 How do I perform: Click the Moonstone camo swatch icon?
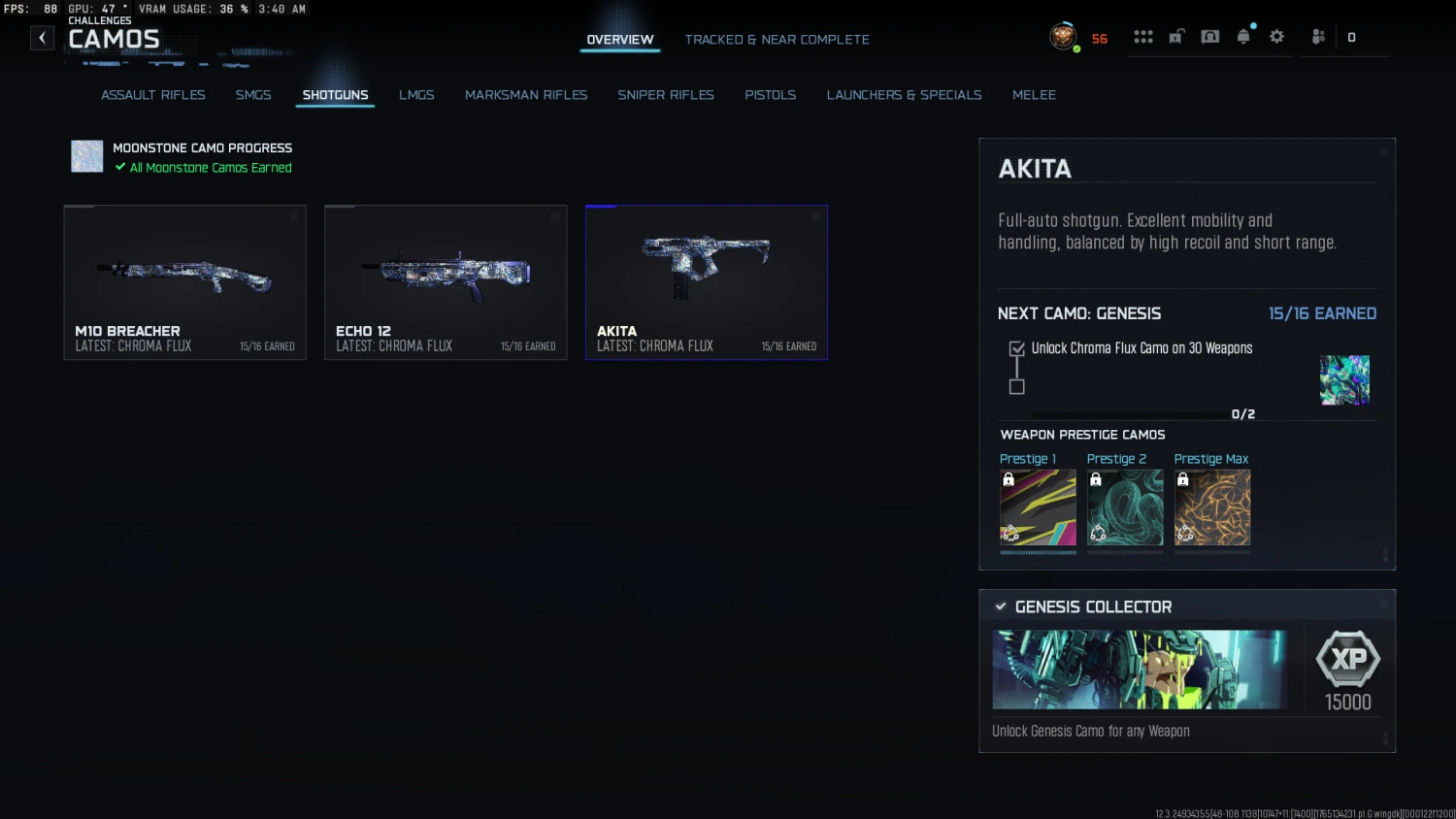coord(86,155)
